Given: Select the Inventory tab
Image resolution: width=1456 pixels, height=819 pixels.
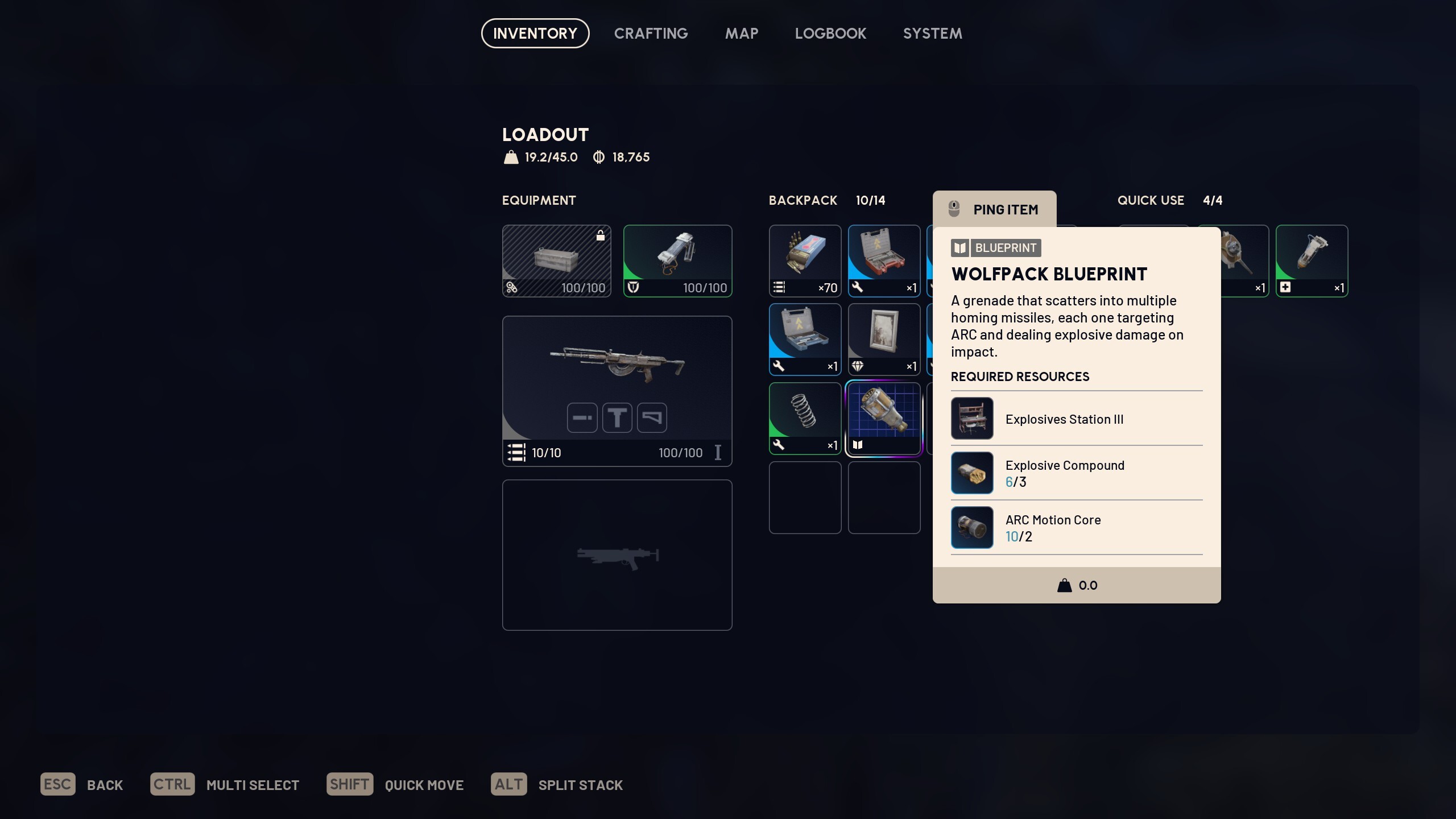Looking at the screenshot, I should (x=535, y=34).
